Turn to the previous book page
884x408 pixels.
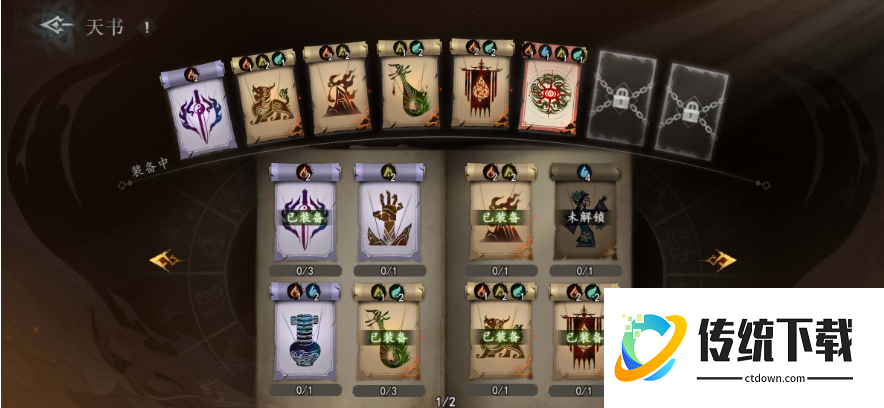(164, 261)
